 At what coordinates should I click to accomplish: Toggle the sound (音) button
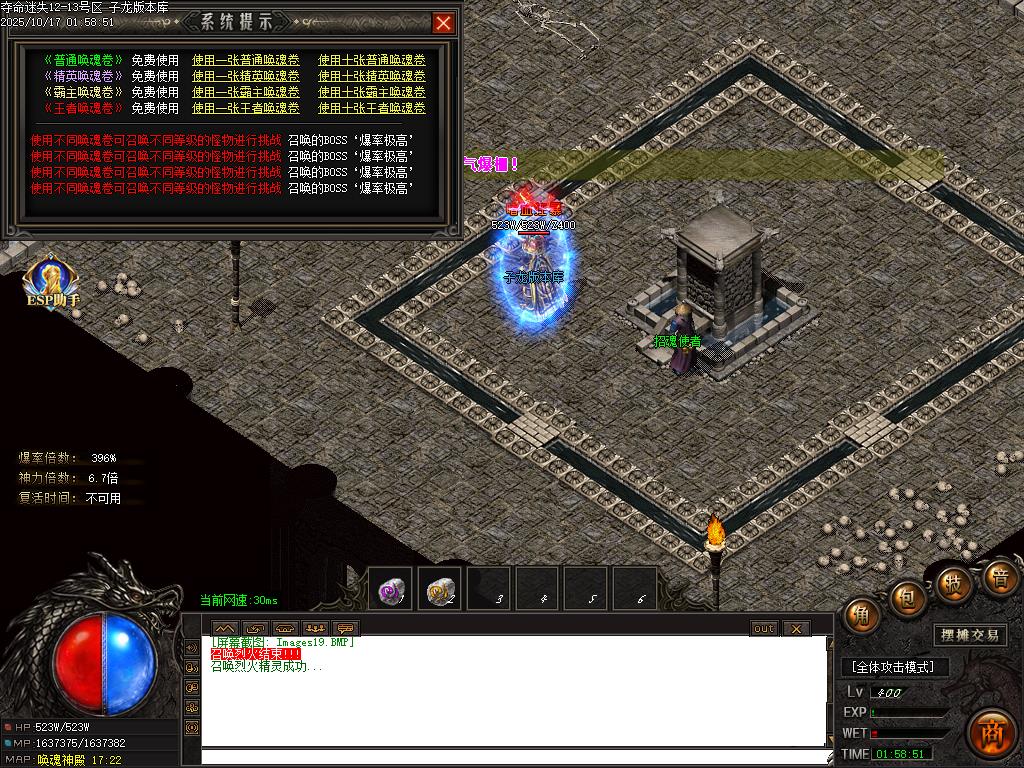point(999,577)
